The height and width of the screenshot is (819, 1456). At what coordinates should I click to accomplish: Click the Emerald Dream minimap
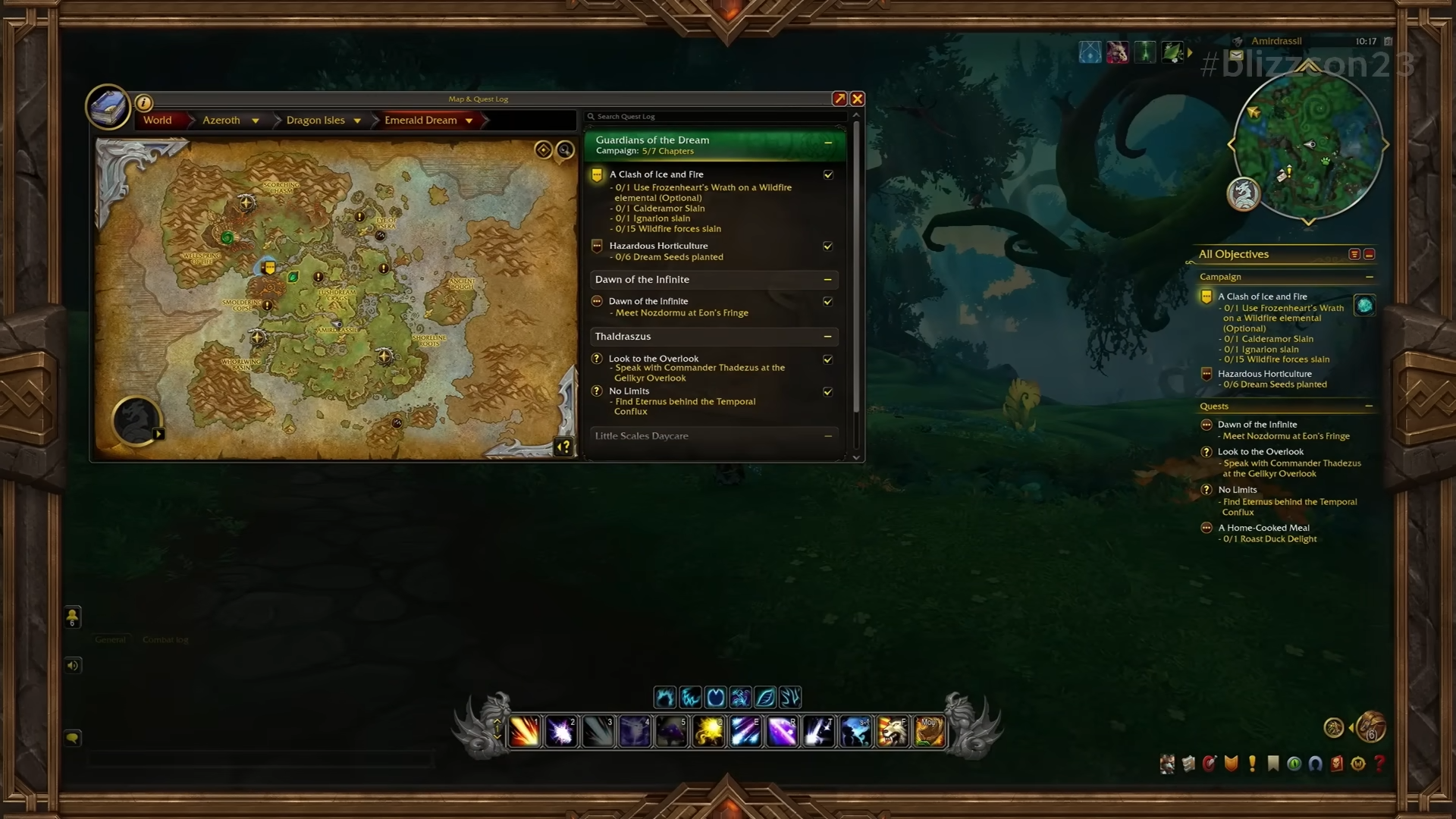pyautogui.click(x=1307, y=146)
